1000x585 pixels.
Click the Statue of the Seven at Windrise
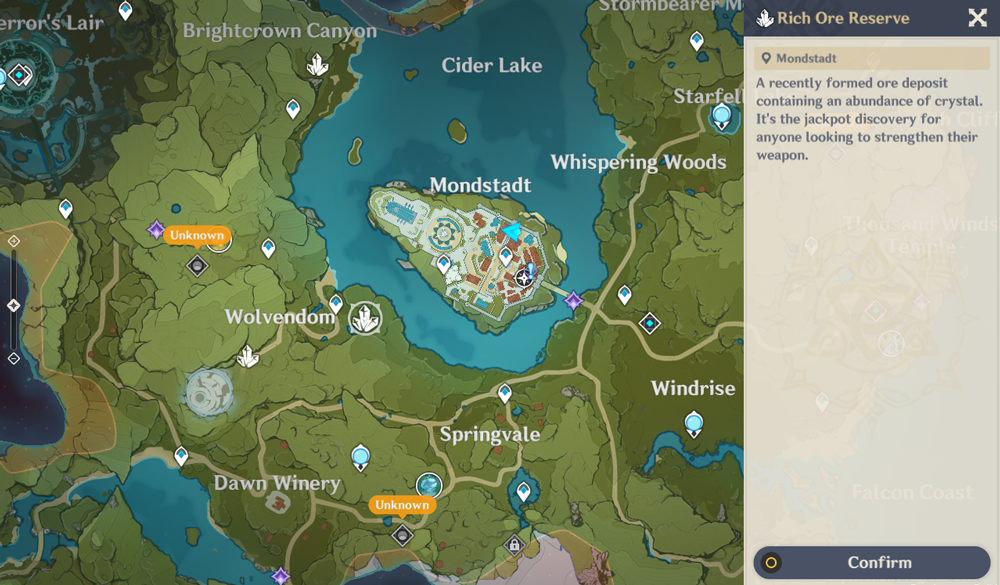[694, 424]
